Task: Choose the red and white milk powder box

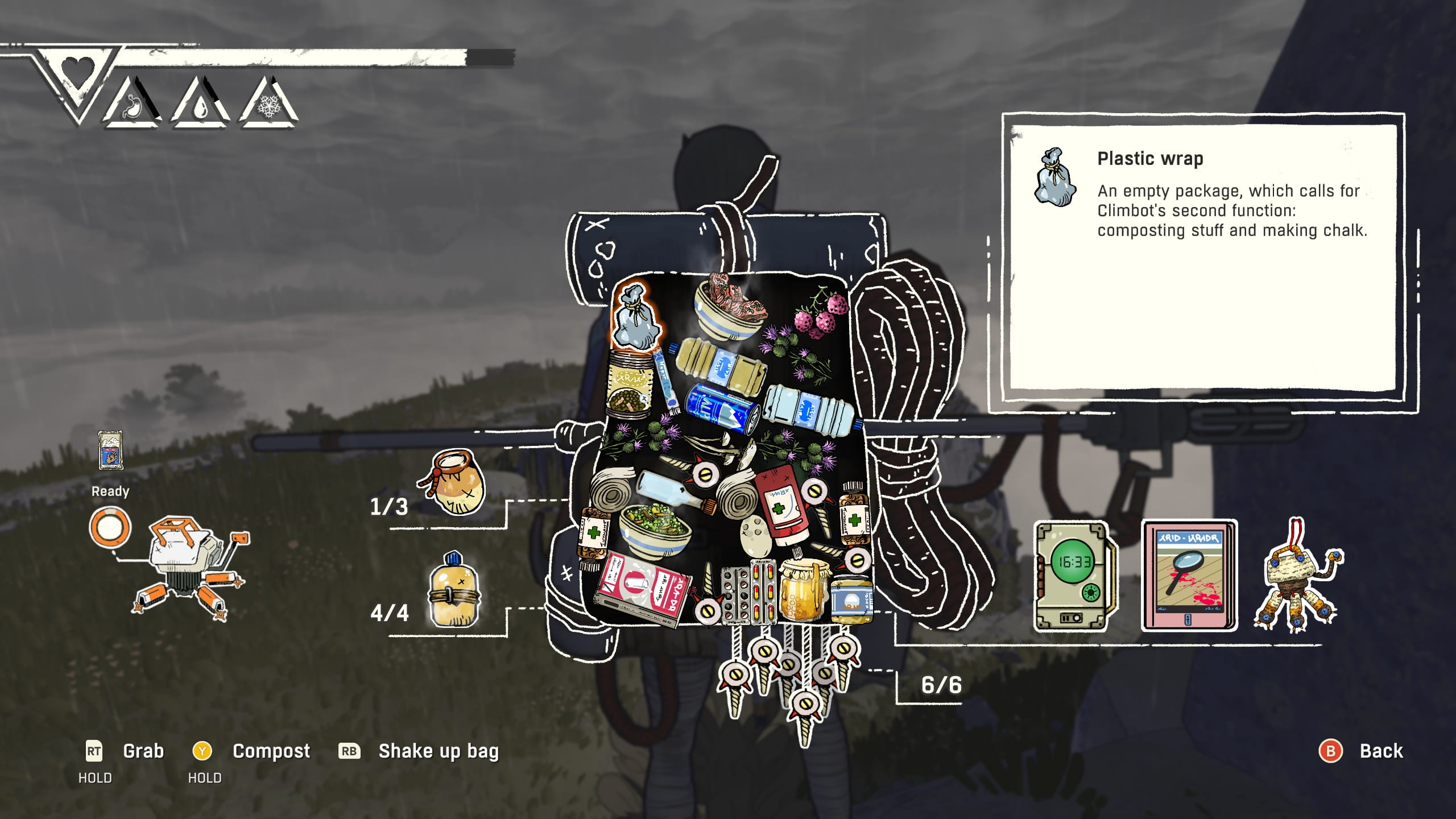Action: point(643,589)
